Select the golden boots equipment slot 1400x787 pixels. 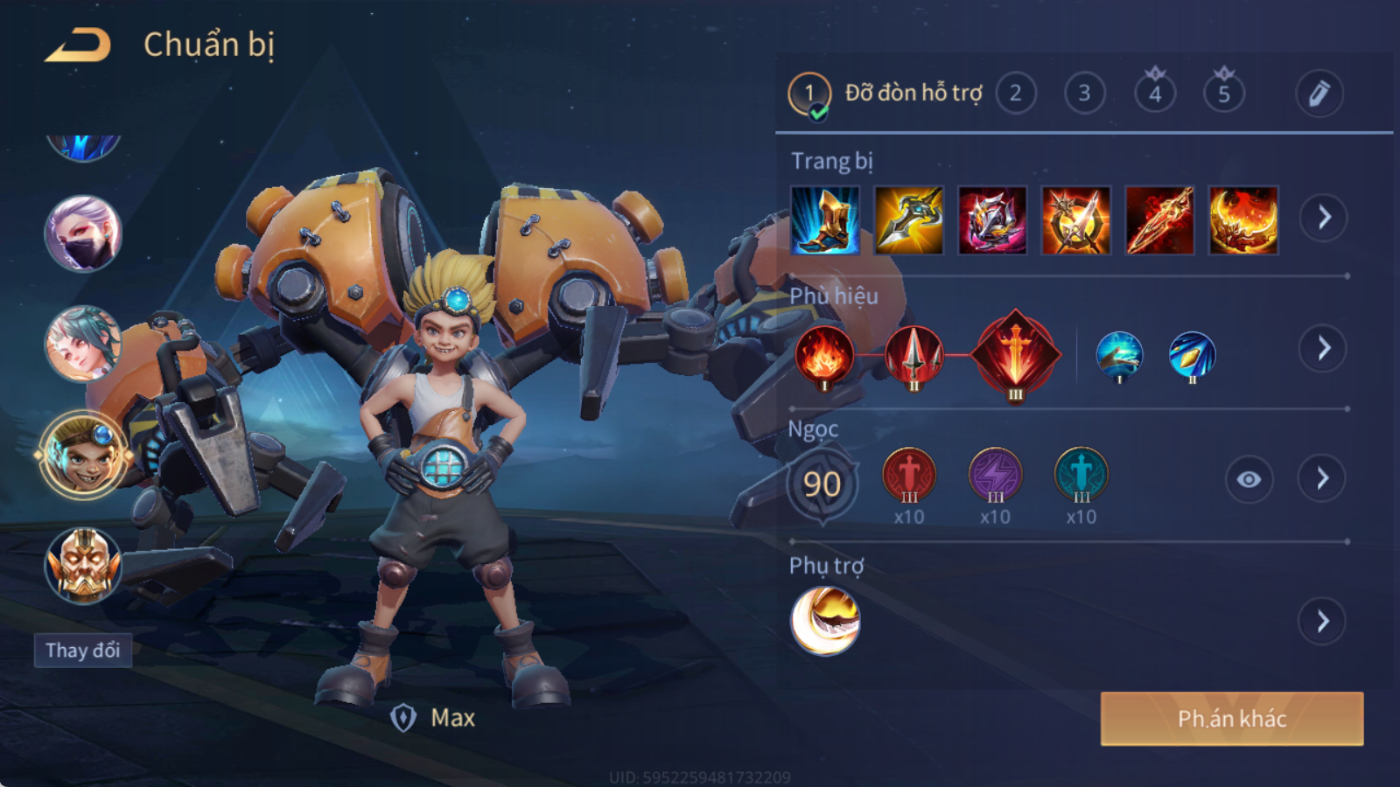pos(825,220)
